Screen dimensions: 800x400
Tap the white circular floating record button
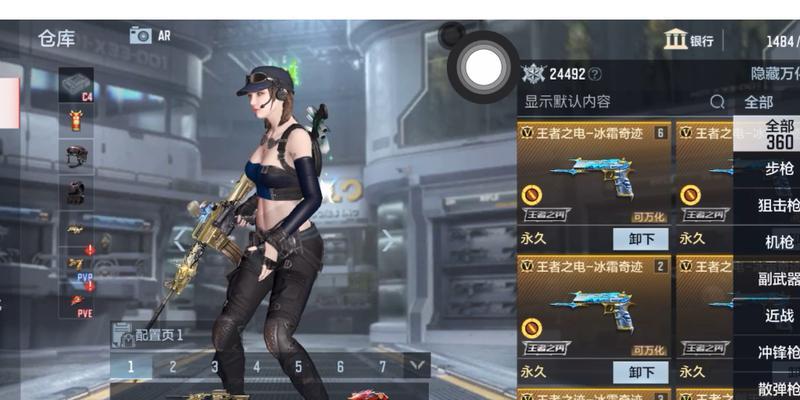pyautogui.click(x=485, y=66)
